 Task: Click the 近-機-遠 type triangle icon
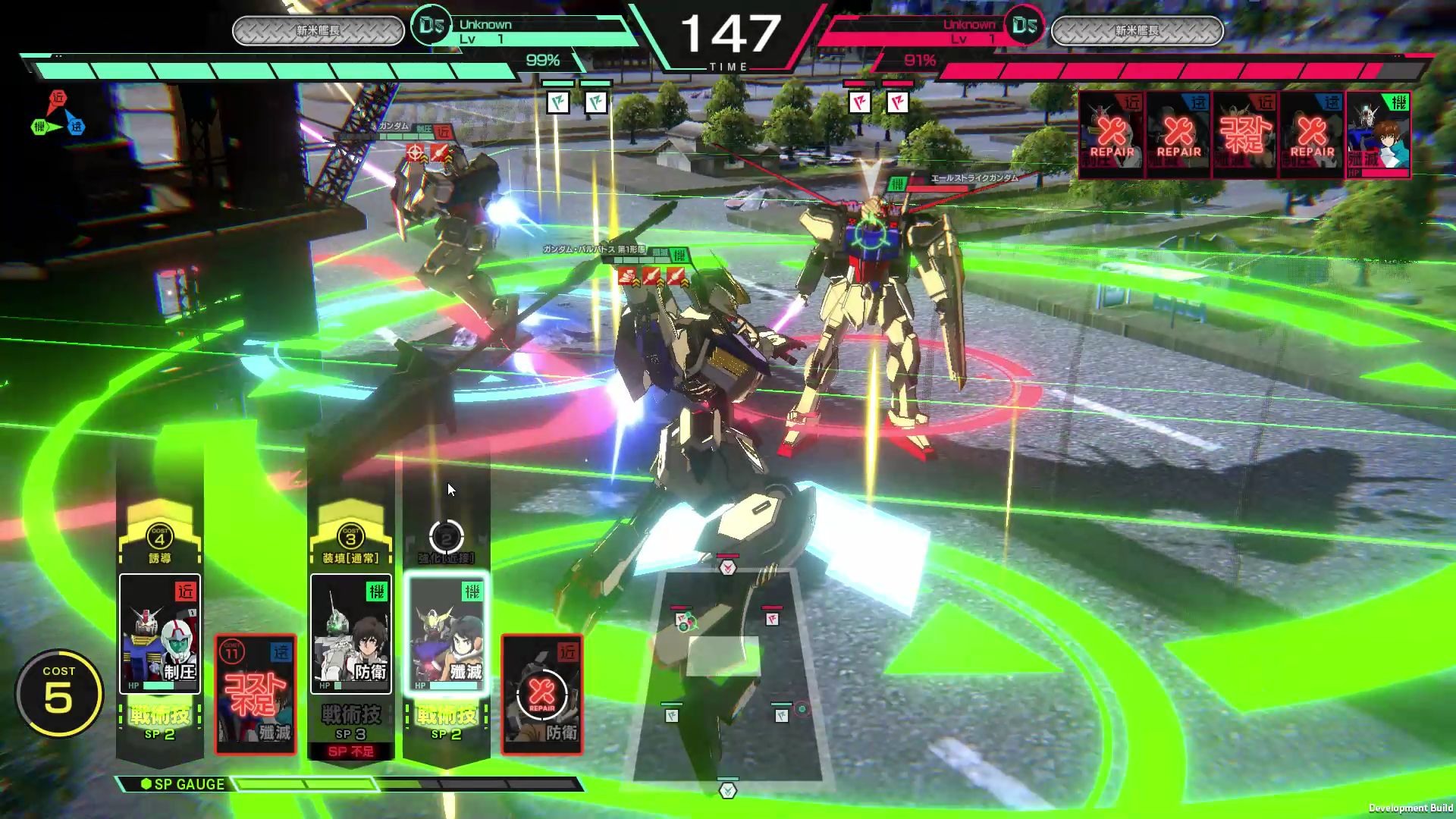click(x=58, y=115)
